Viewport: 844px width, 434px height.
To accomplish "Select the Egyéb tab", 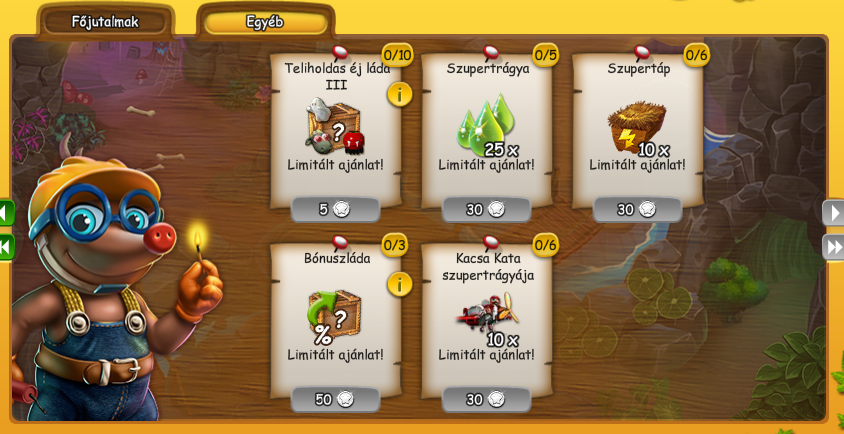I will pos(265,21).
